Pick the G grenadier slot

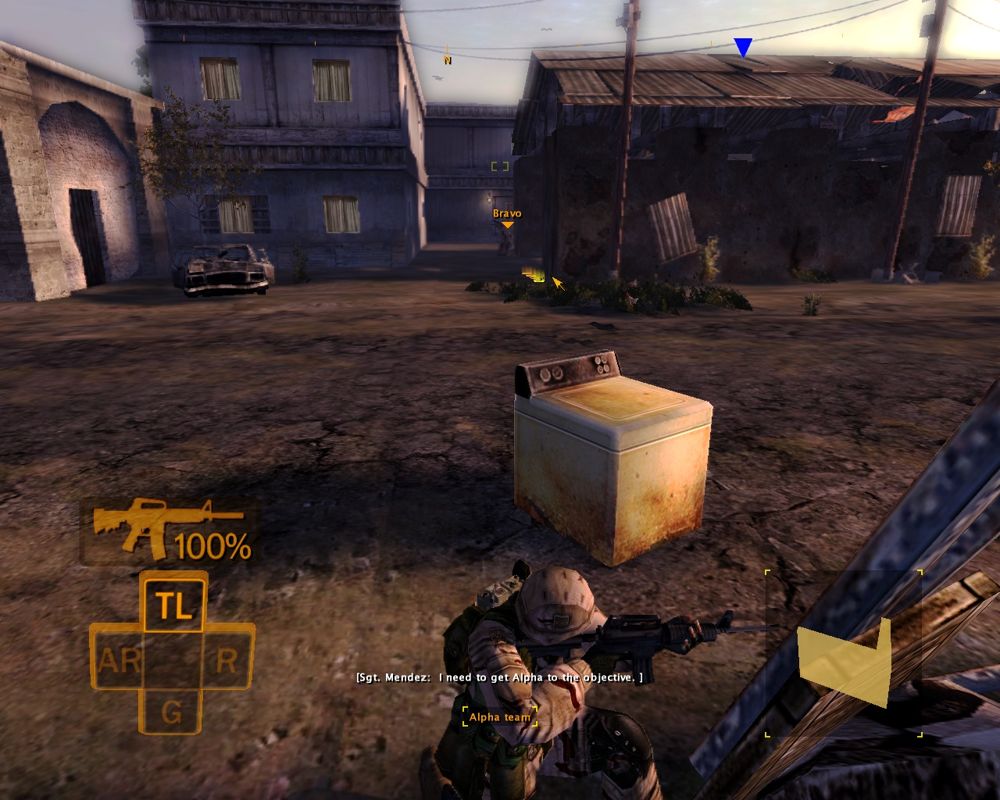point(172,712)
